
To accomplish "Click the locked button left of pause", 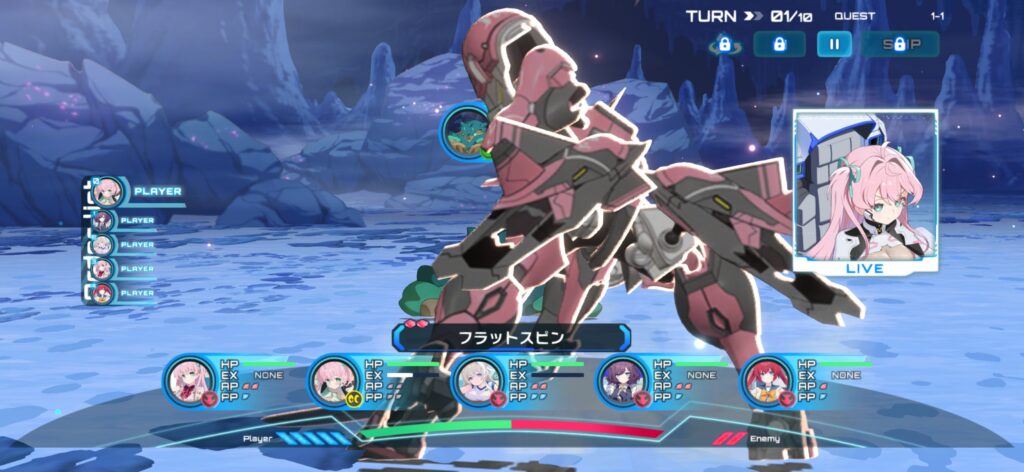I will [x=779, y=44].
